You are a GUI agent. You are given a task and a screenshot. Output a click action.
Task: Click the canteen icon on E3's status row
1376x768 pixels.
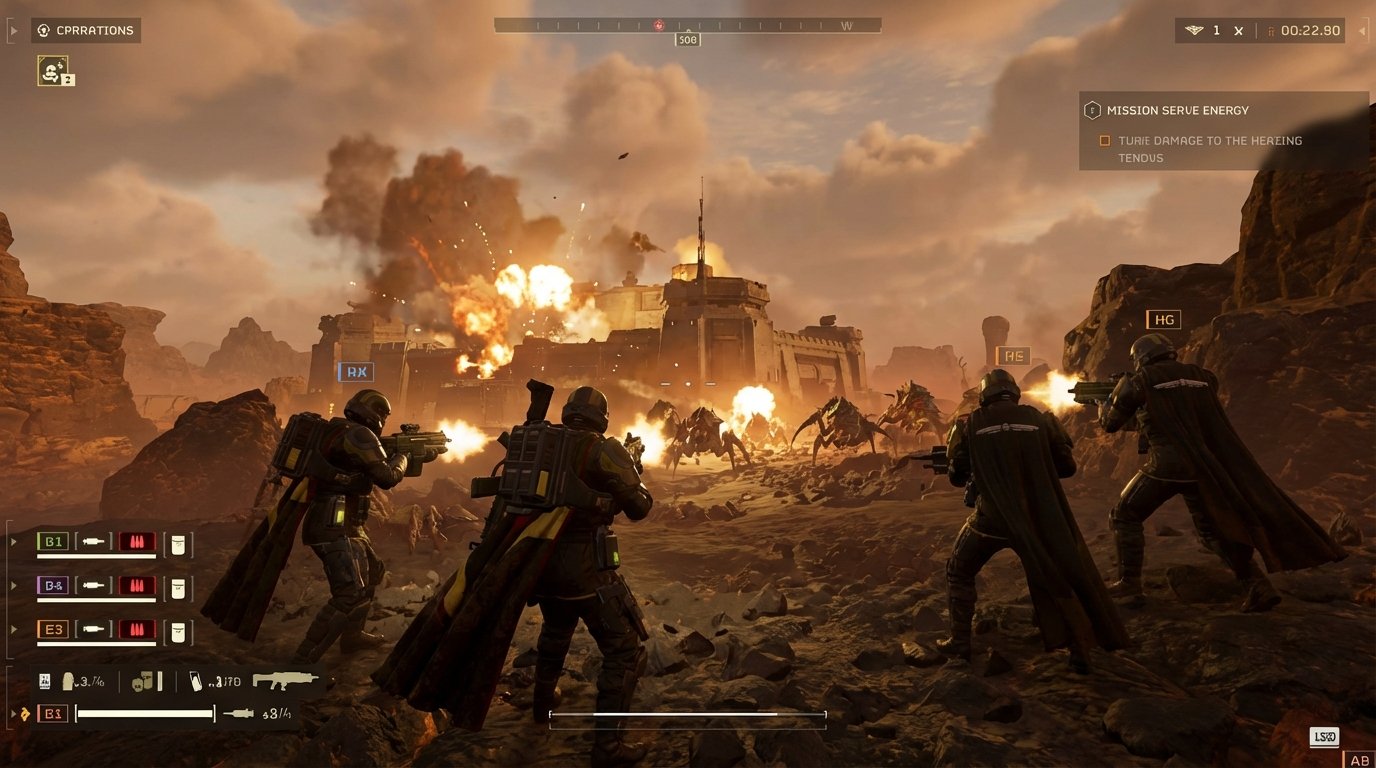click(179, 630)
